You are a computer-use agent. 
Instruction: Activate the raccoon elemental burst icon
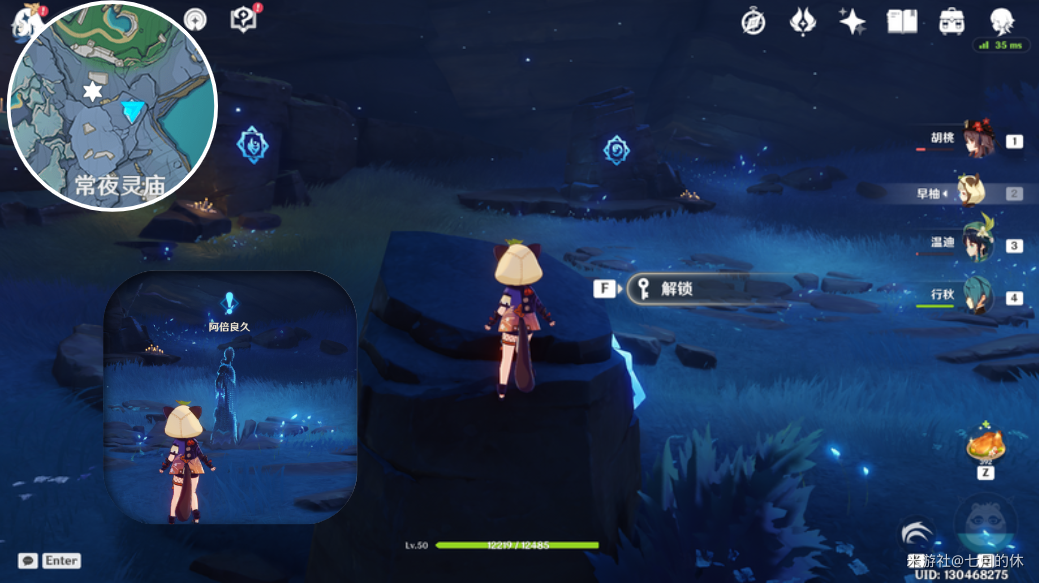[x=986, y=522]
